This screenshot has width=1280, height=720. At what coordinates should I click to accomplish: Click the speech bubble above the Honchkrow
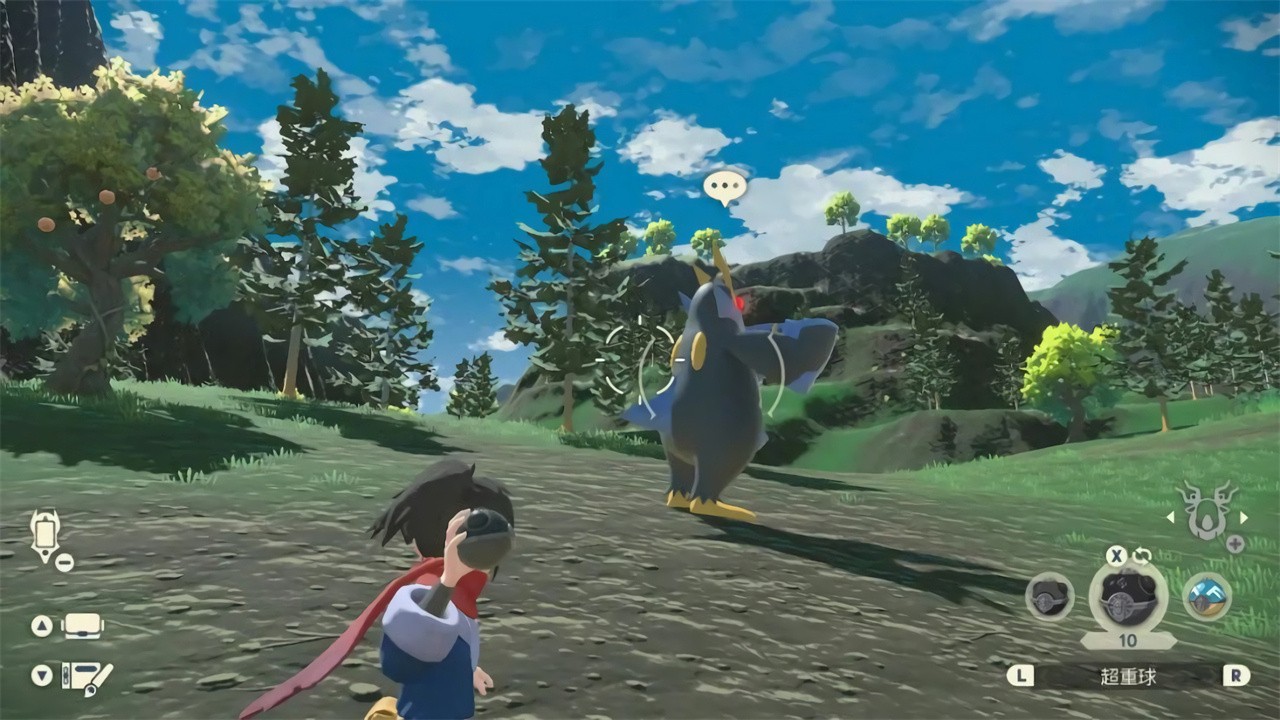pyautogui.click(x=724, y=185)
